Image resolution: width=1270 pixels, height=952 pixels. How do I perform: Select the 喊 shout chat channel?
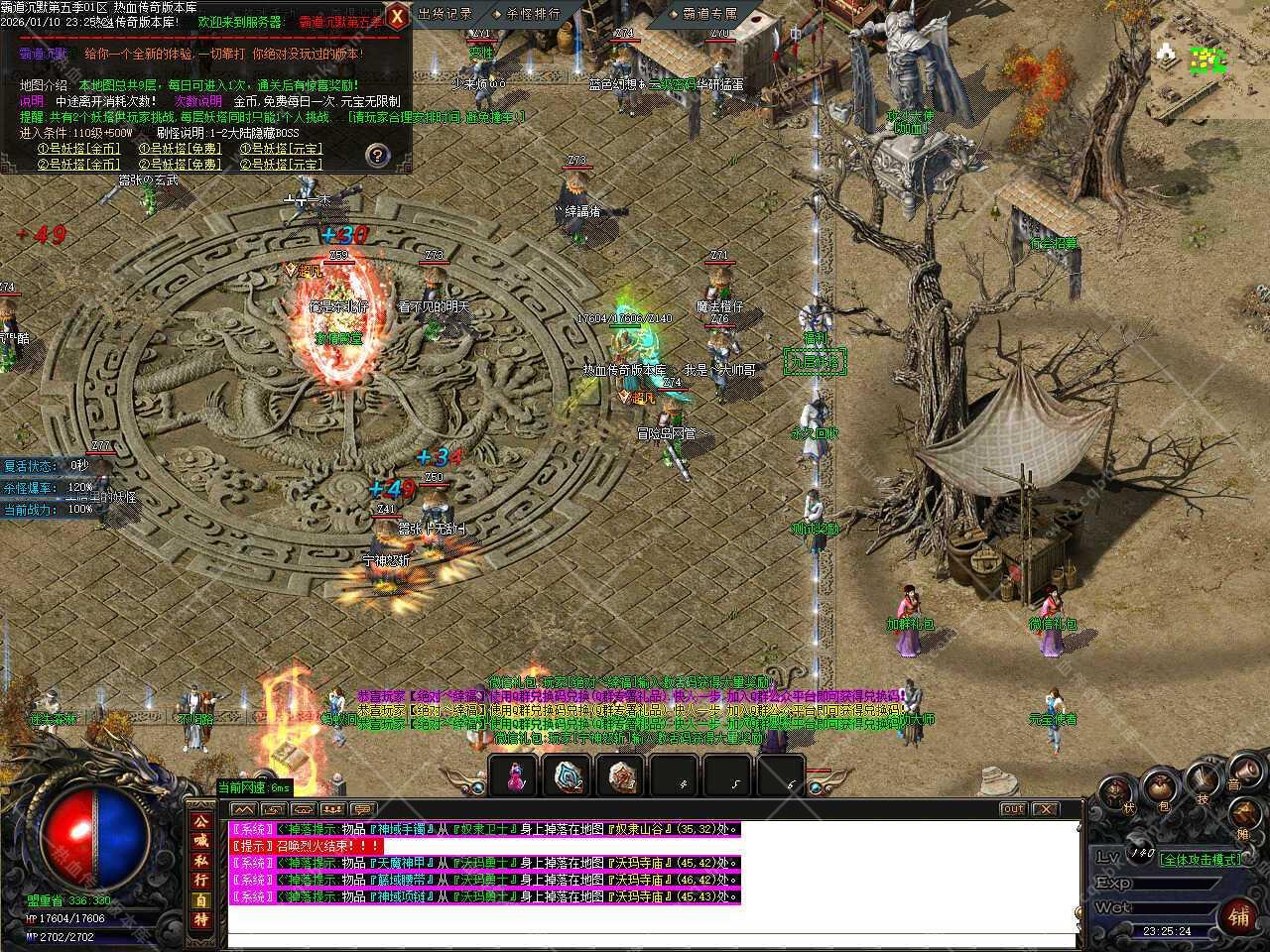pyautogui.click(x=201, y=841)
